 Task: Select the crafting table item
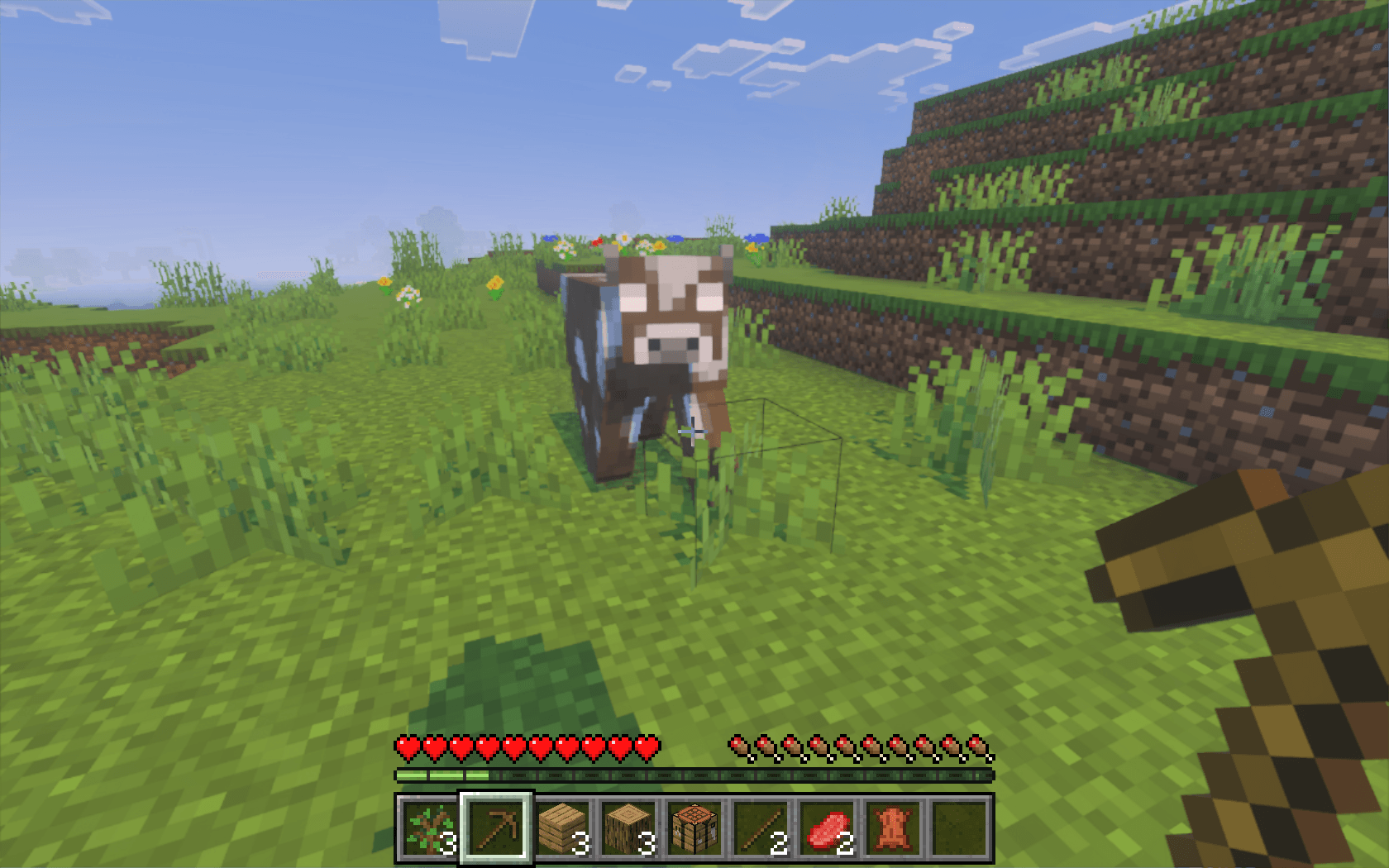point(695,829)
